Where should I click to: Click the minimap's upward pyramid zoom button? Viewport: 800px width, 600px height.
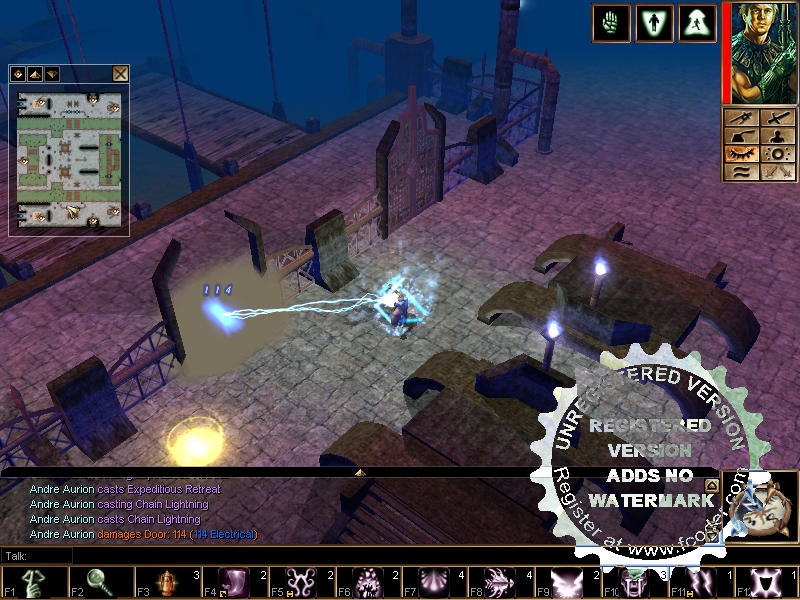click(x=34, y=73)
